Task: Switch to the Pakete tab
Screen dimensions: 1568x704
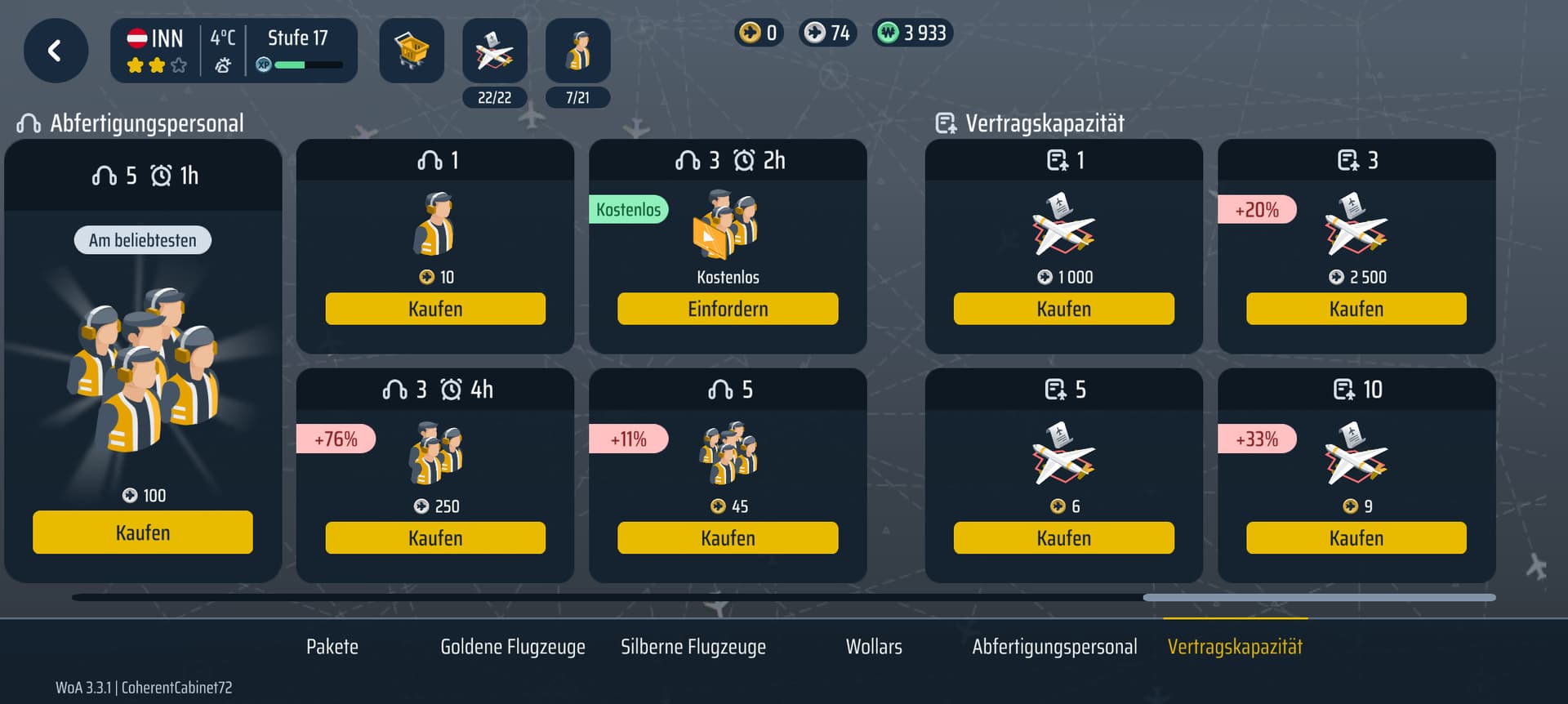Action: (x=332, y=647)
